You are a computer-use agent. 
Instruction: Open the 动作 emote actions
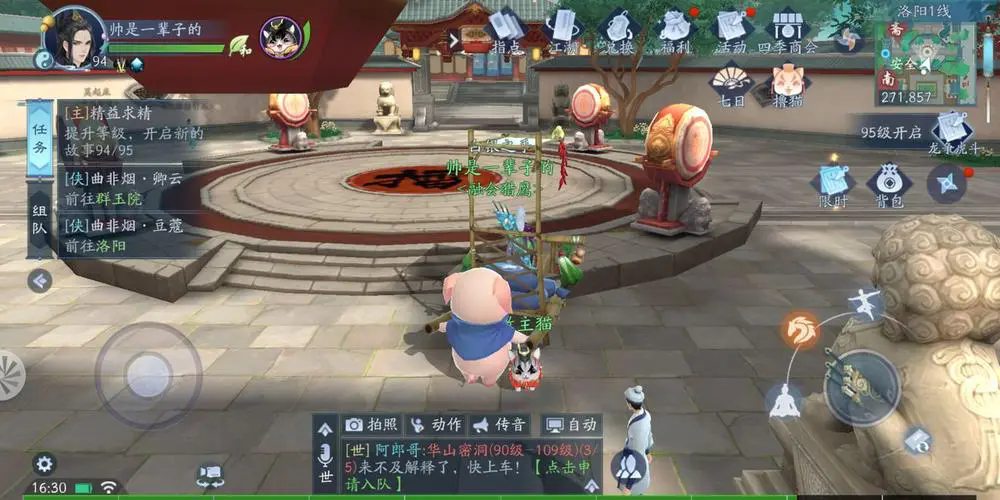435,425
